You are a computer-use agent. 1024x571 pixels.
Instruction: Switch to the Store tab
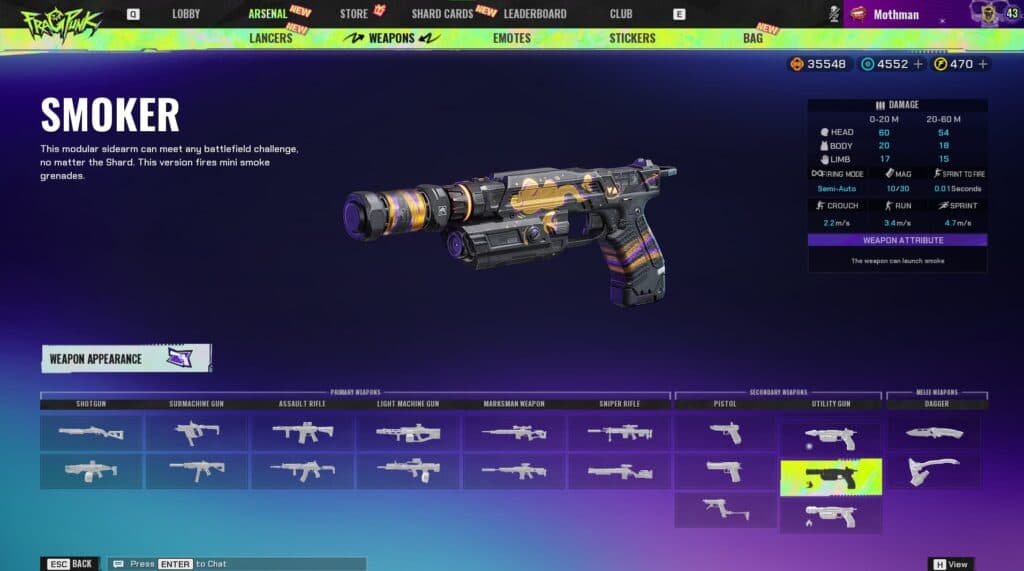354,14
